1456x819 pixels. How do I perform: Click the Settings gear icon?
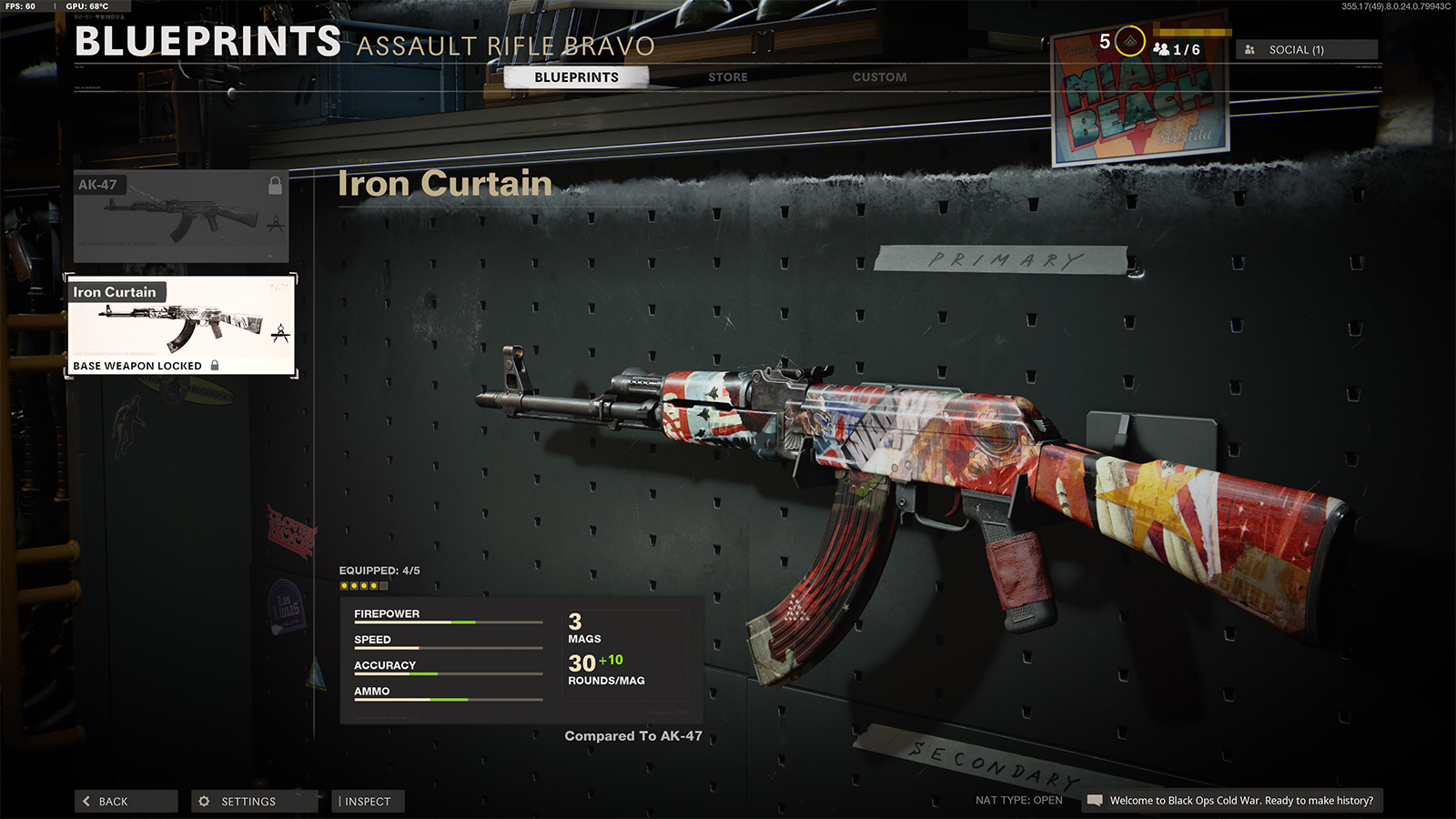click(x=205, y=801)
